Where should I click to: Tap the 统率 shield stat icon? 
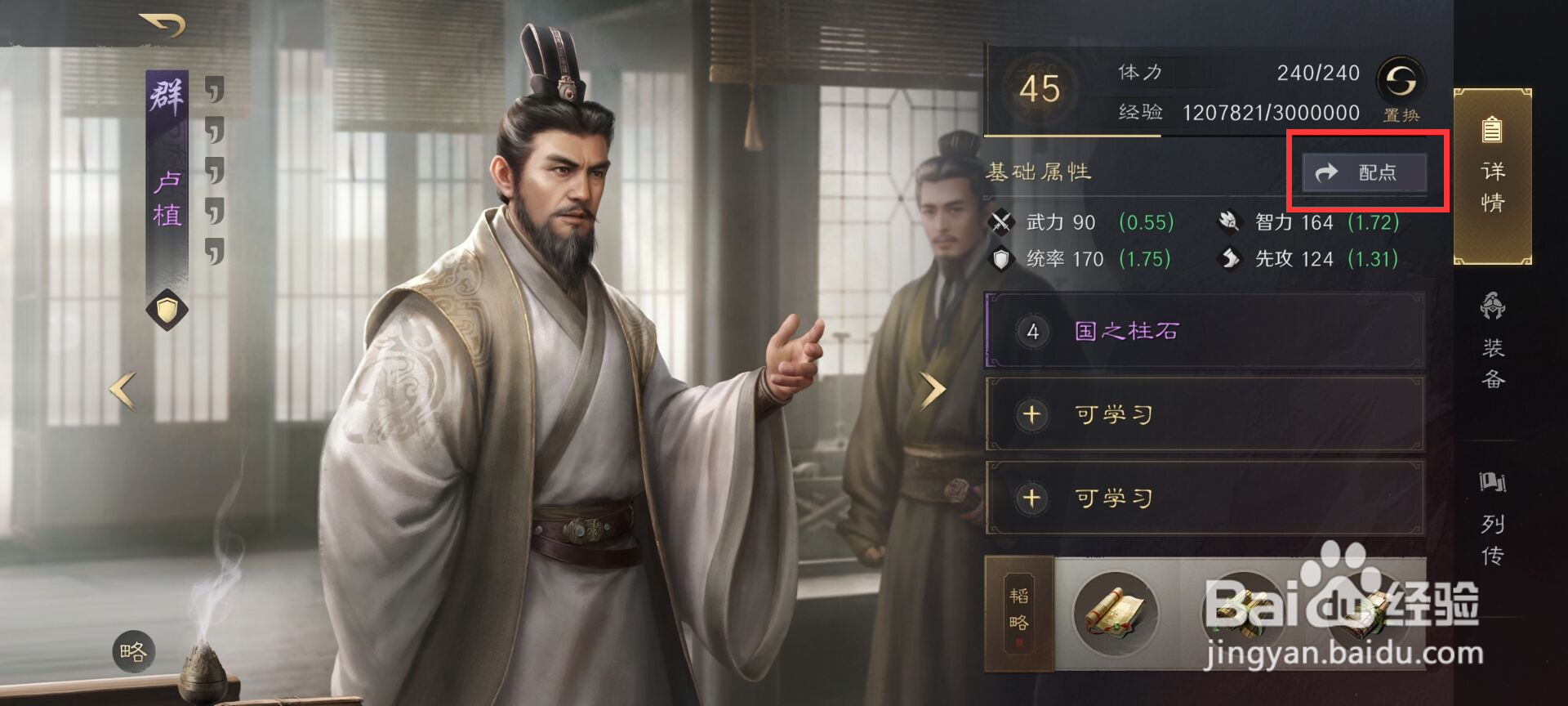point(1003,258)
